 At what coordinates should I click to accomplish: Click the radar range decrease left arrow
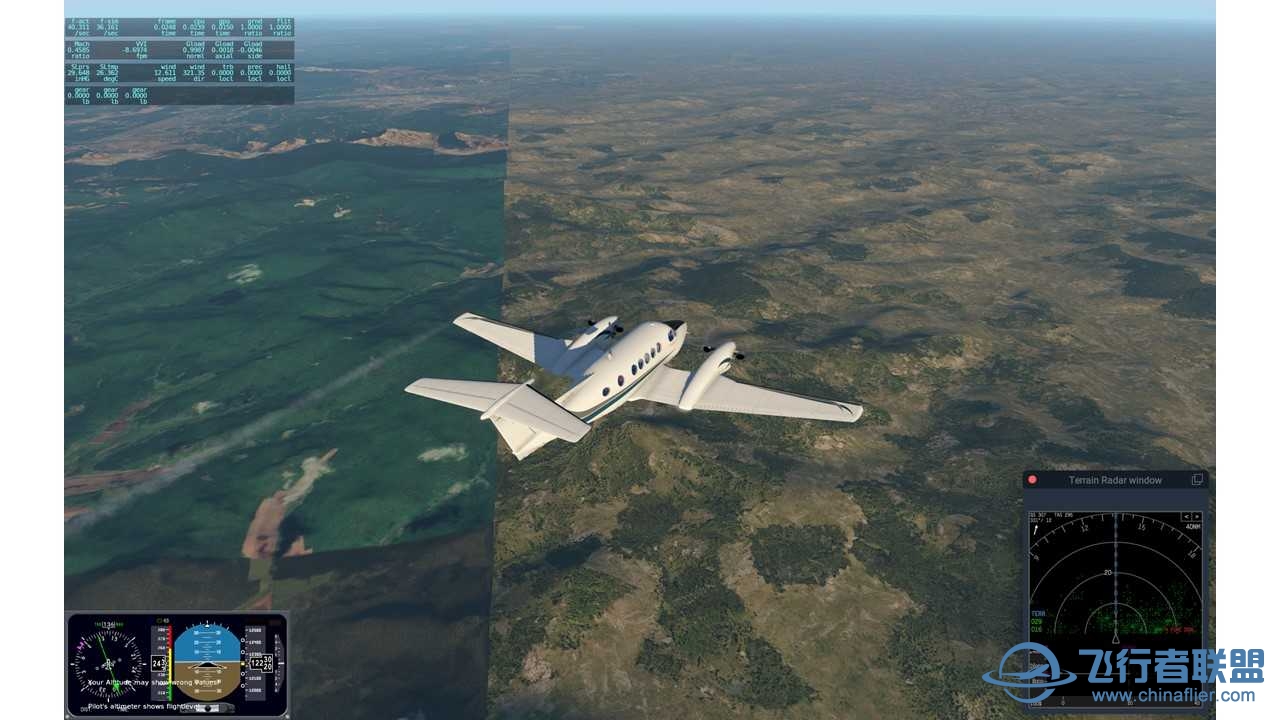click(x=1186, y=517)
